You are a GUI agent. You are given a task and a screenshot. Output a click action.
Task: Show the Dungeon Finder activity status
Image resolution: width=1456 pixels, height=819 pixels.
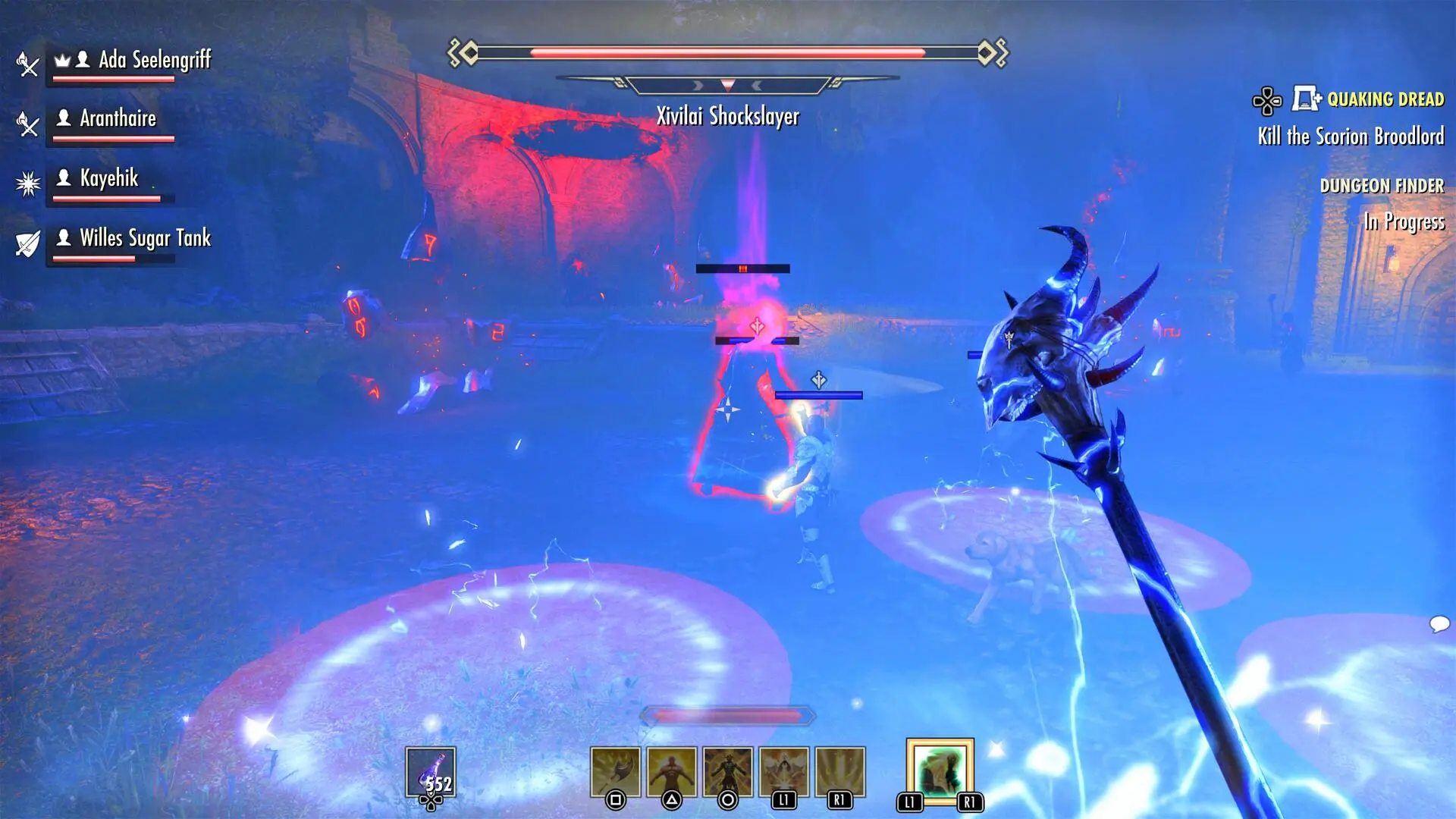pos(1381,186)
